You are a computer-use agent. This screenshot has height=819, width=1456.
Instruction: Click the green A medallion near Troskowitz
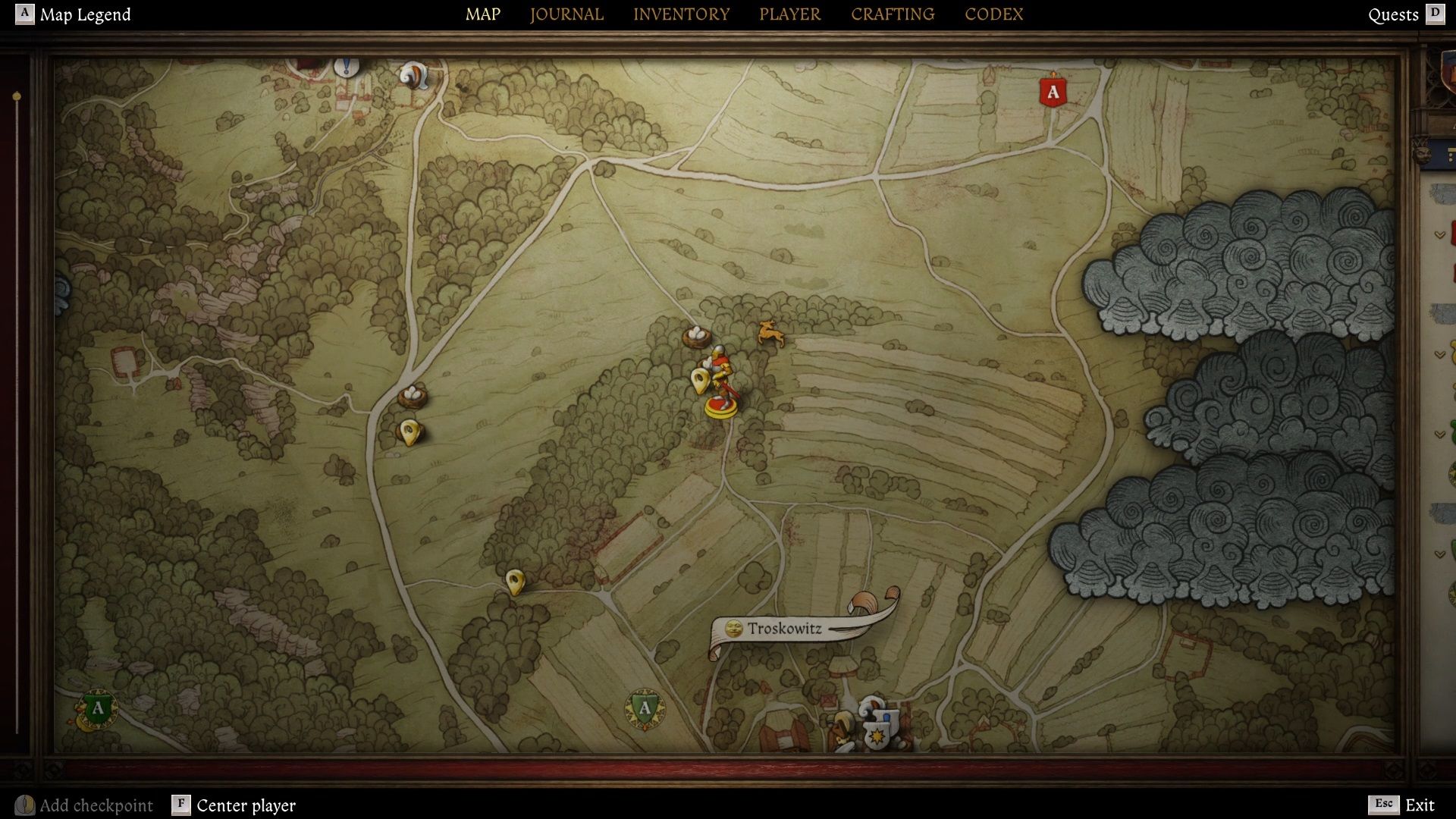point(644,707)
